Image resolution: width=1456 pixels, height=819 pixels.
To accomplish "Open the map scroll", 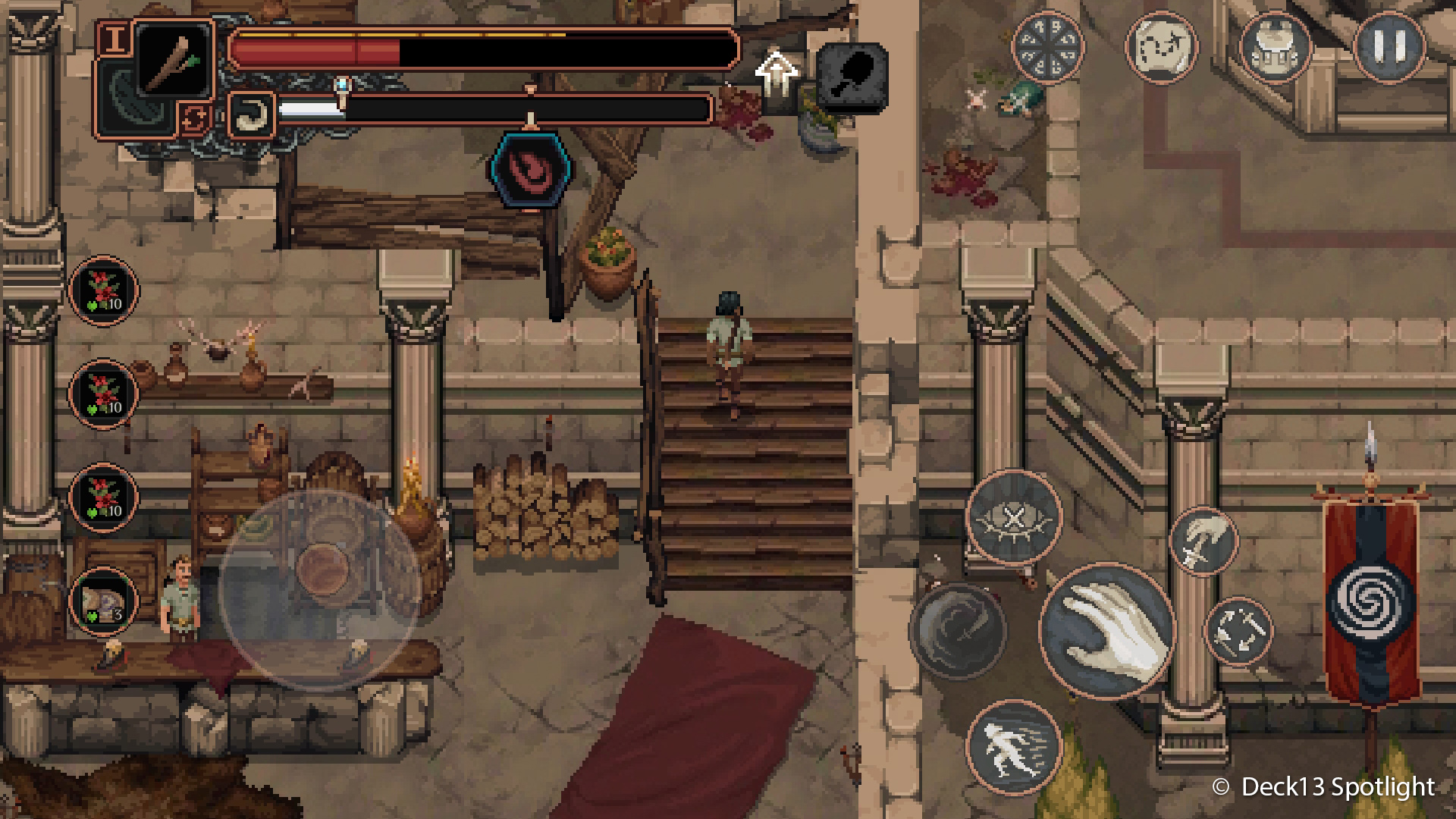I will (x=1161, y=45).
